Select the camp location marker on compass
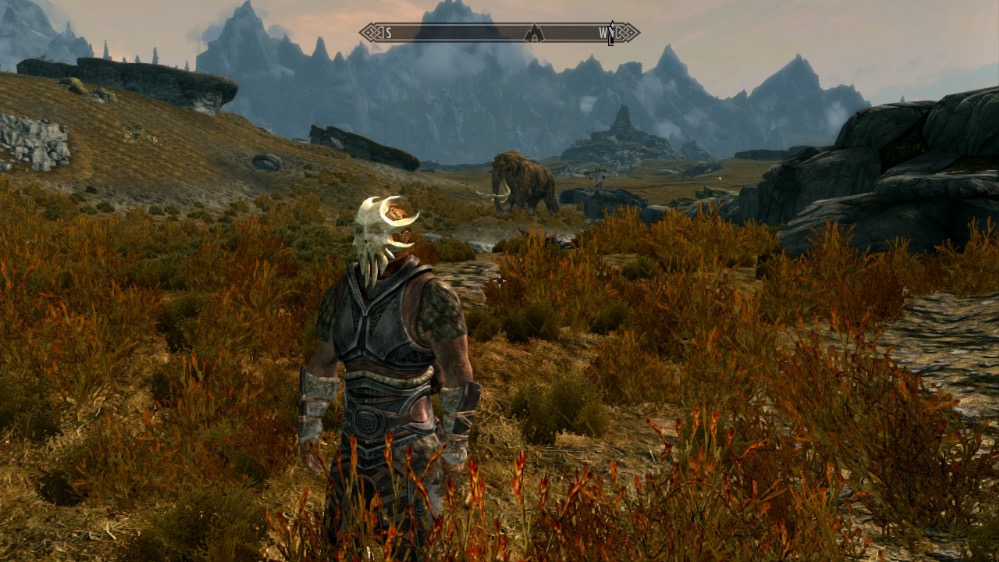The image size is (999, 562). (534, 33)
